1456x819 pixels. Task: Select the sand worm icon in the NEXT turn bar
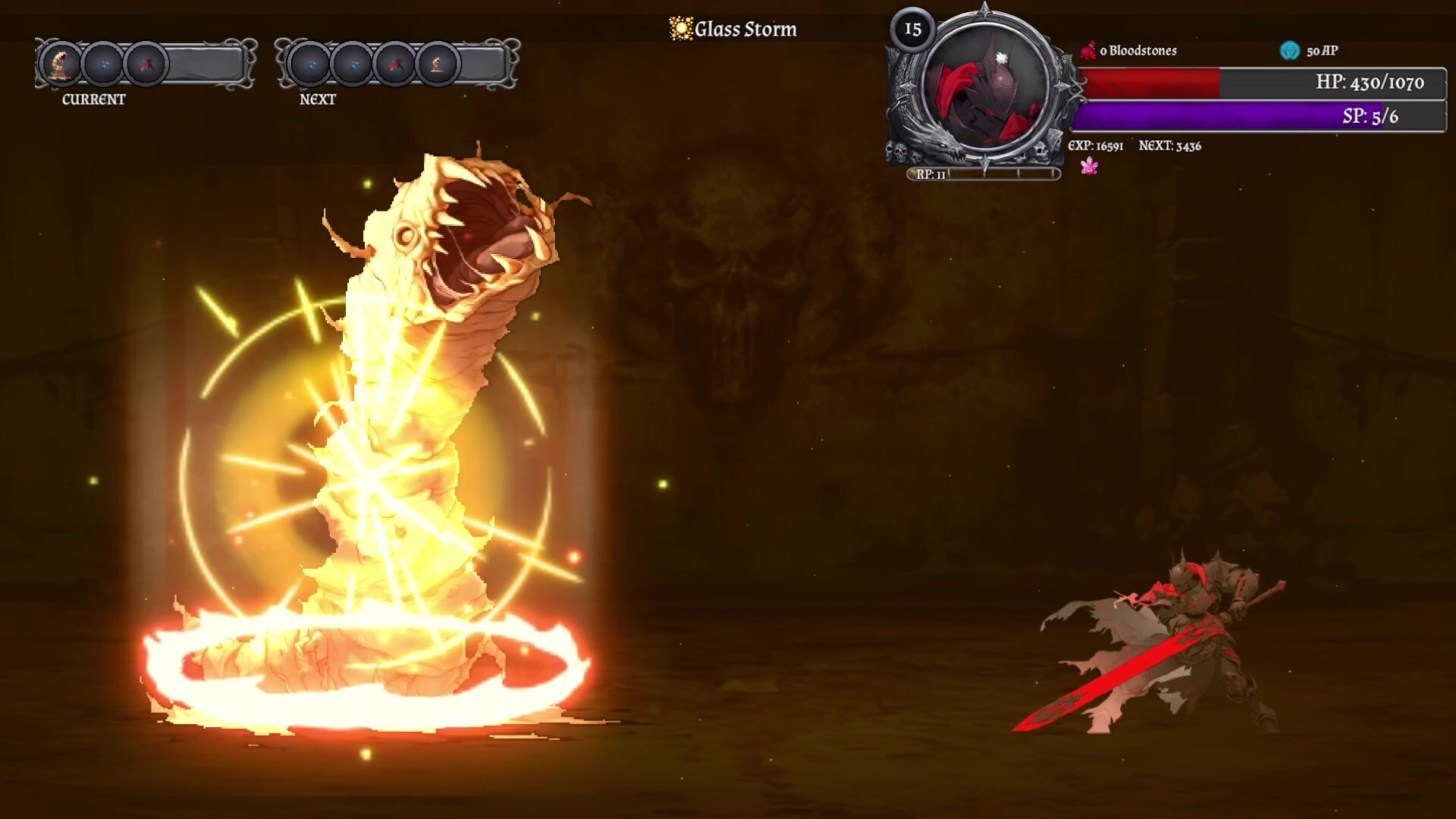coord(438,64)
